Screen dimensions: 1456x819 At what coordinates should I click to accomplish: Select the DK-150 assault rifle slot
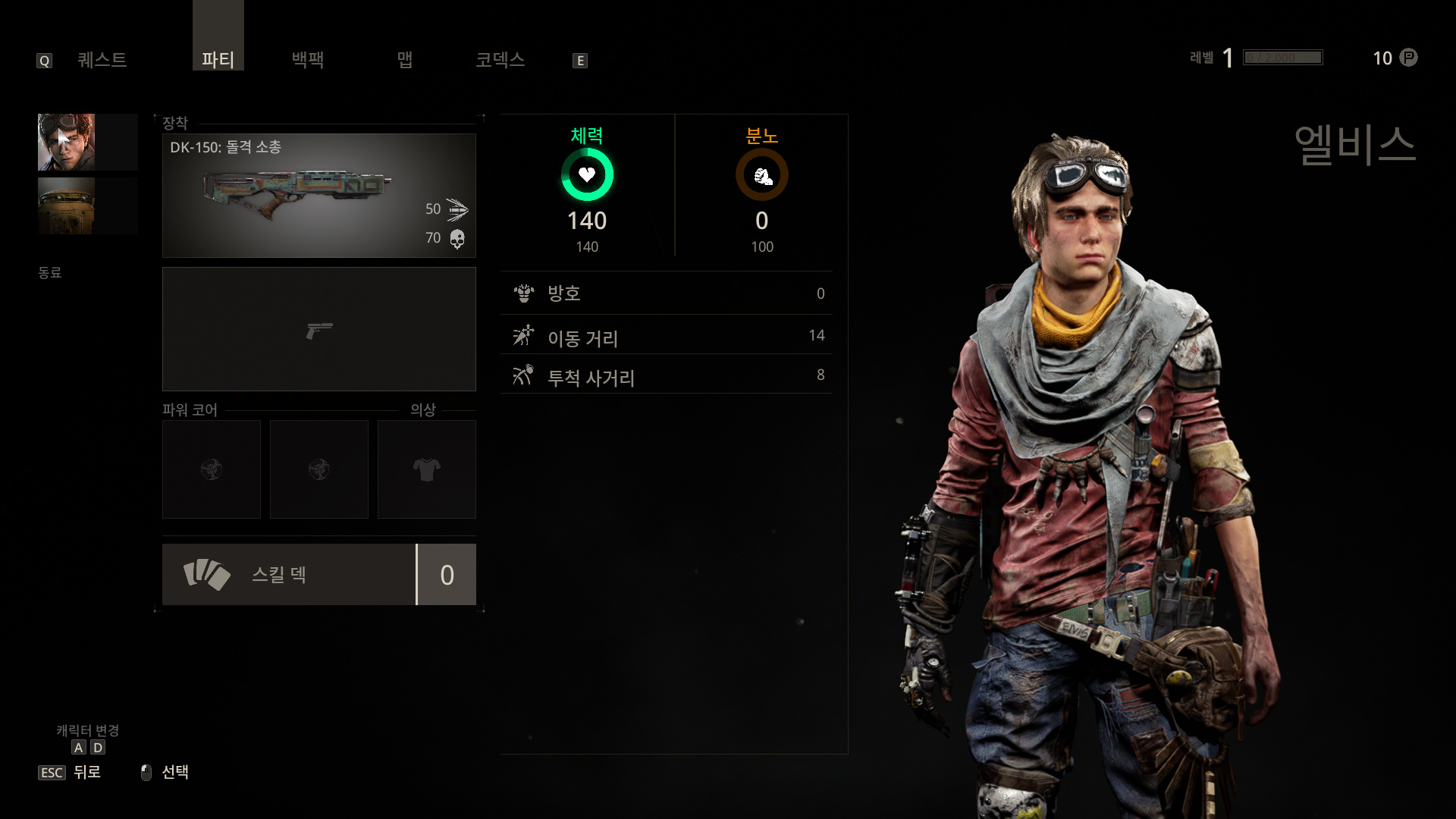[x=318, y=196]
